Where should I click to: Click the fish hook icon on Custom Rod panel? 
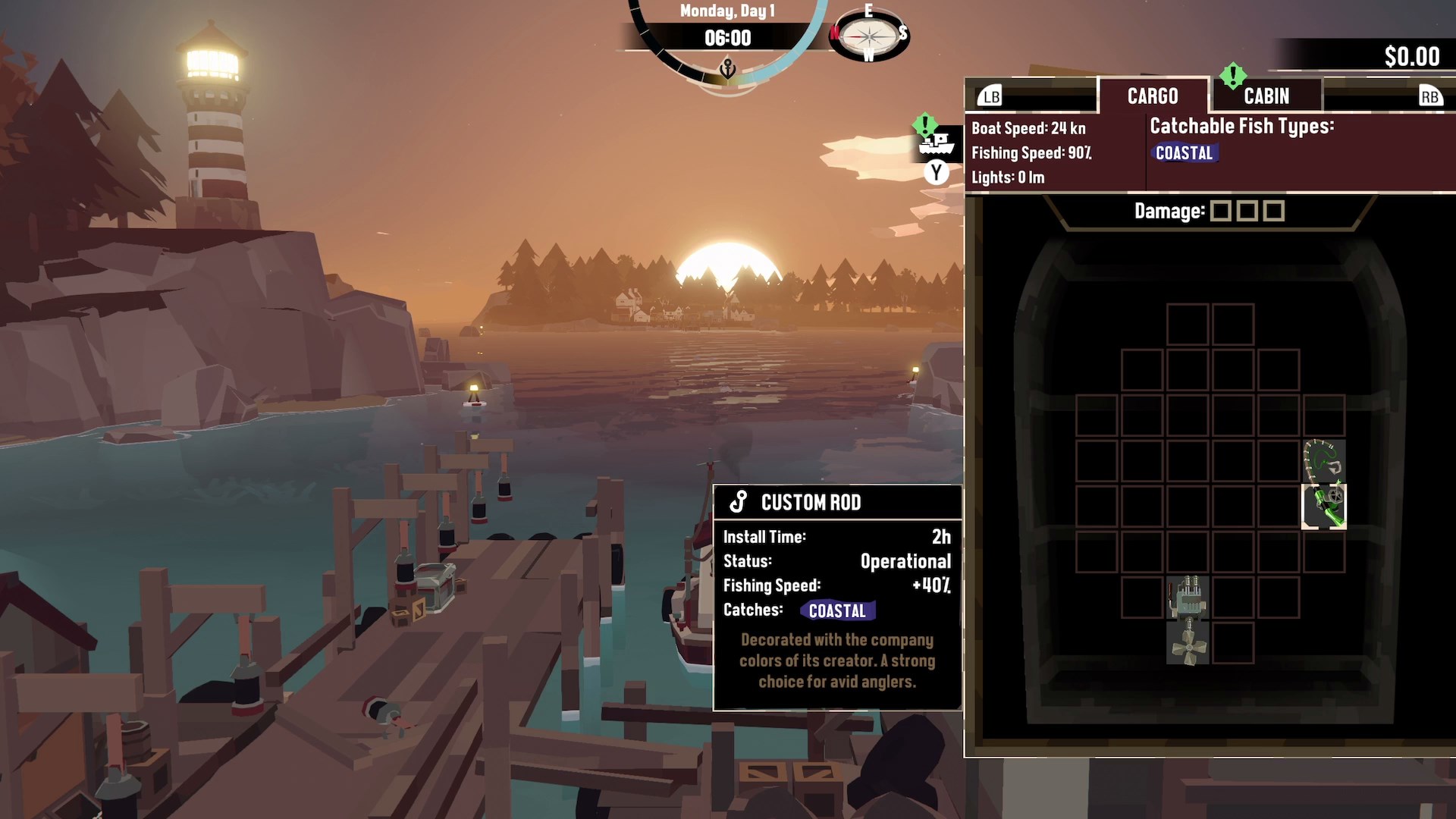pyautogui.click(x=736, y=501)
